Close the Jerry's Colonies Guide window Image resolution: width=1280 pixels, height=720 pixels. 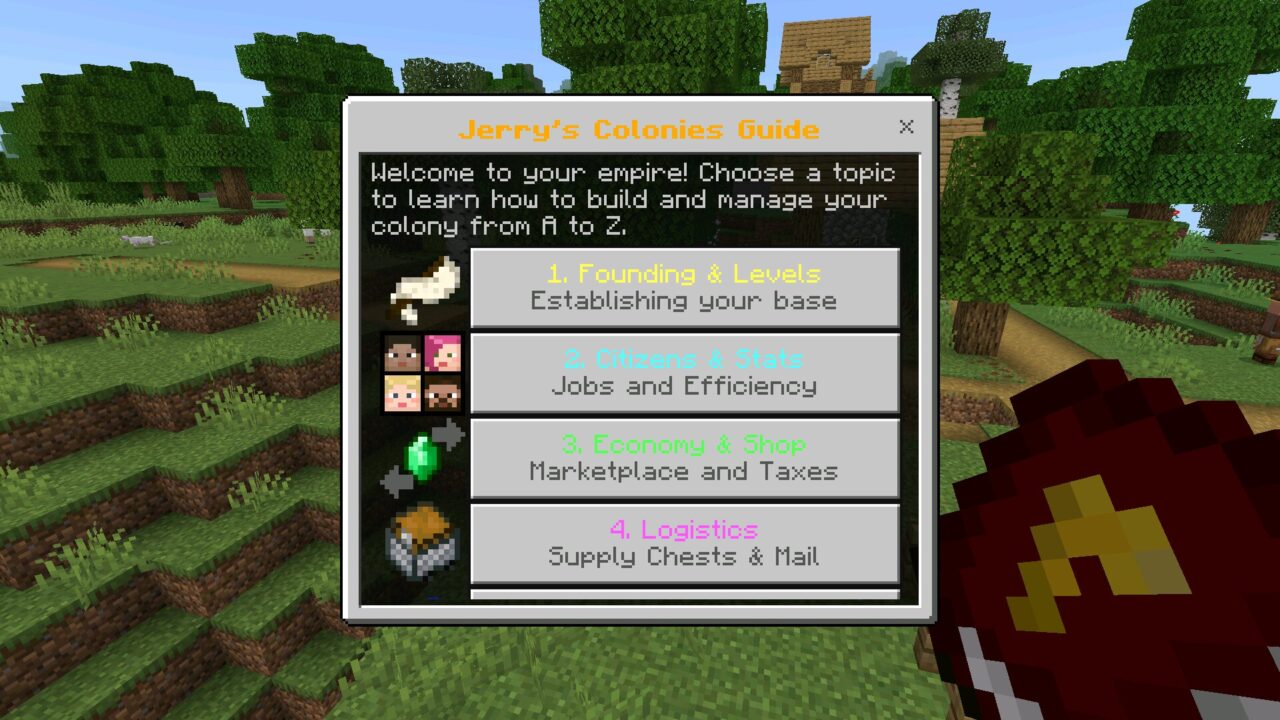[x=906, y=127]
